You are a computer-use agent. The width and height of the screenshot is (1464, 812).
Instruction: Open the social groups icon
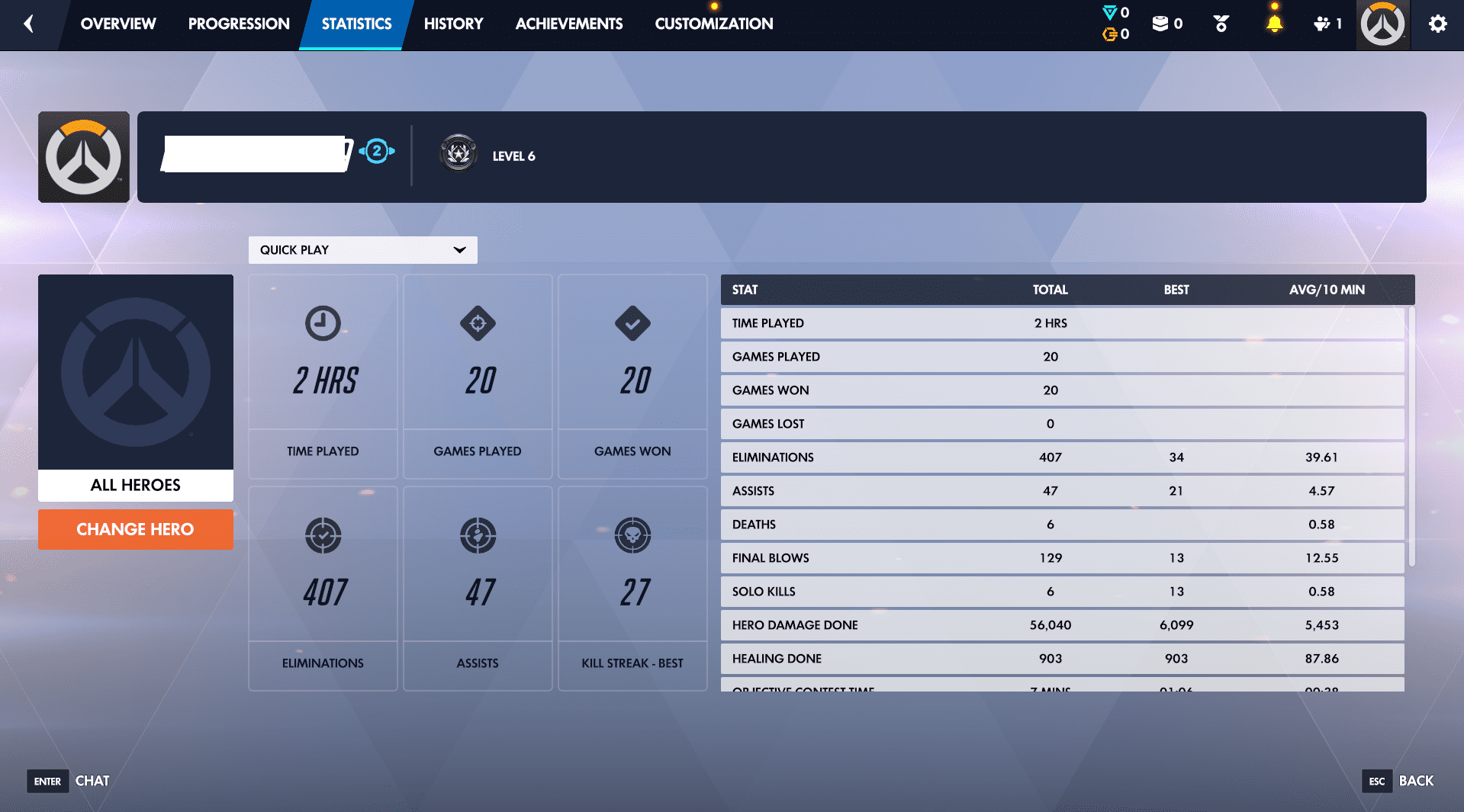click(x=1325, y=23)
